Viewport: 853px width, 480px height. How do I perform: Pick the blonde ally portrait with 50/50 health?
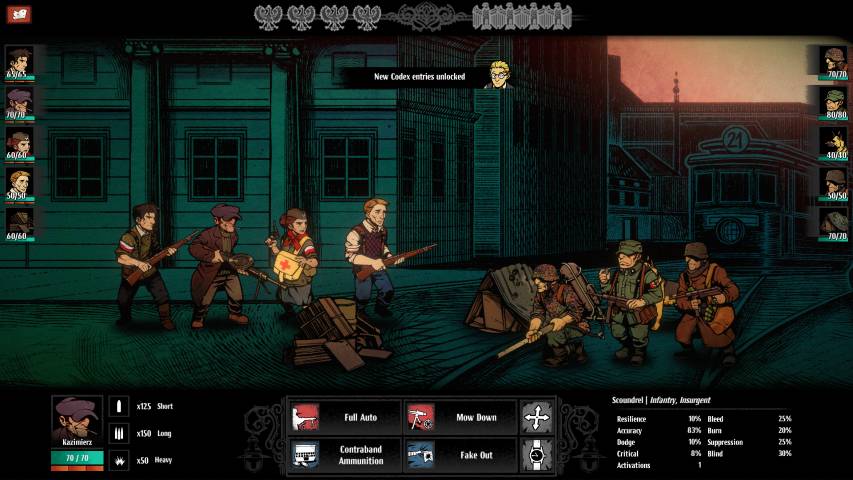19,183
